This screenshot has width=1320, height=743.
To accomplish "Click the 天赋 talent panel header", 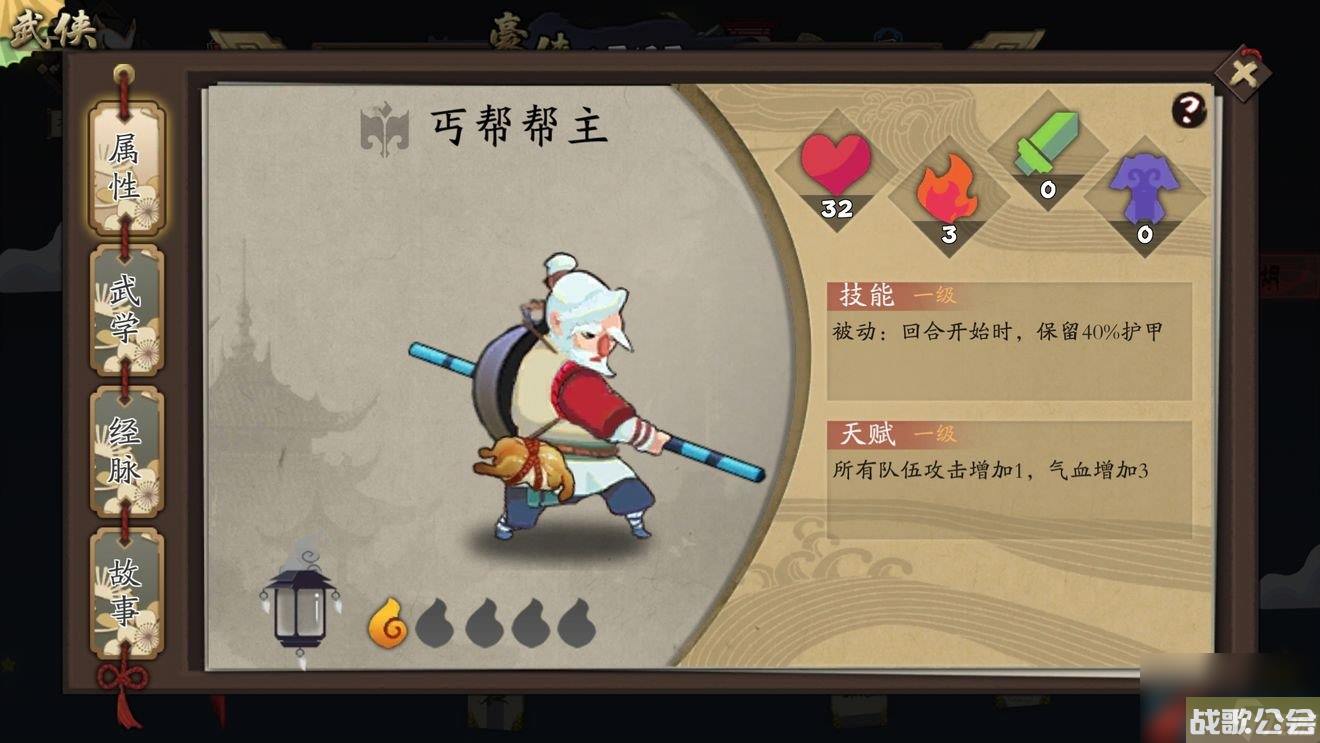I will [x=866, y=434].
